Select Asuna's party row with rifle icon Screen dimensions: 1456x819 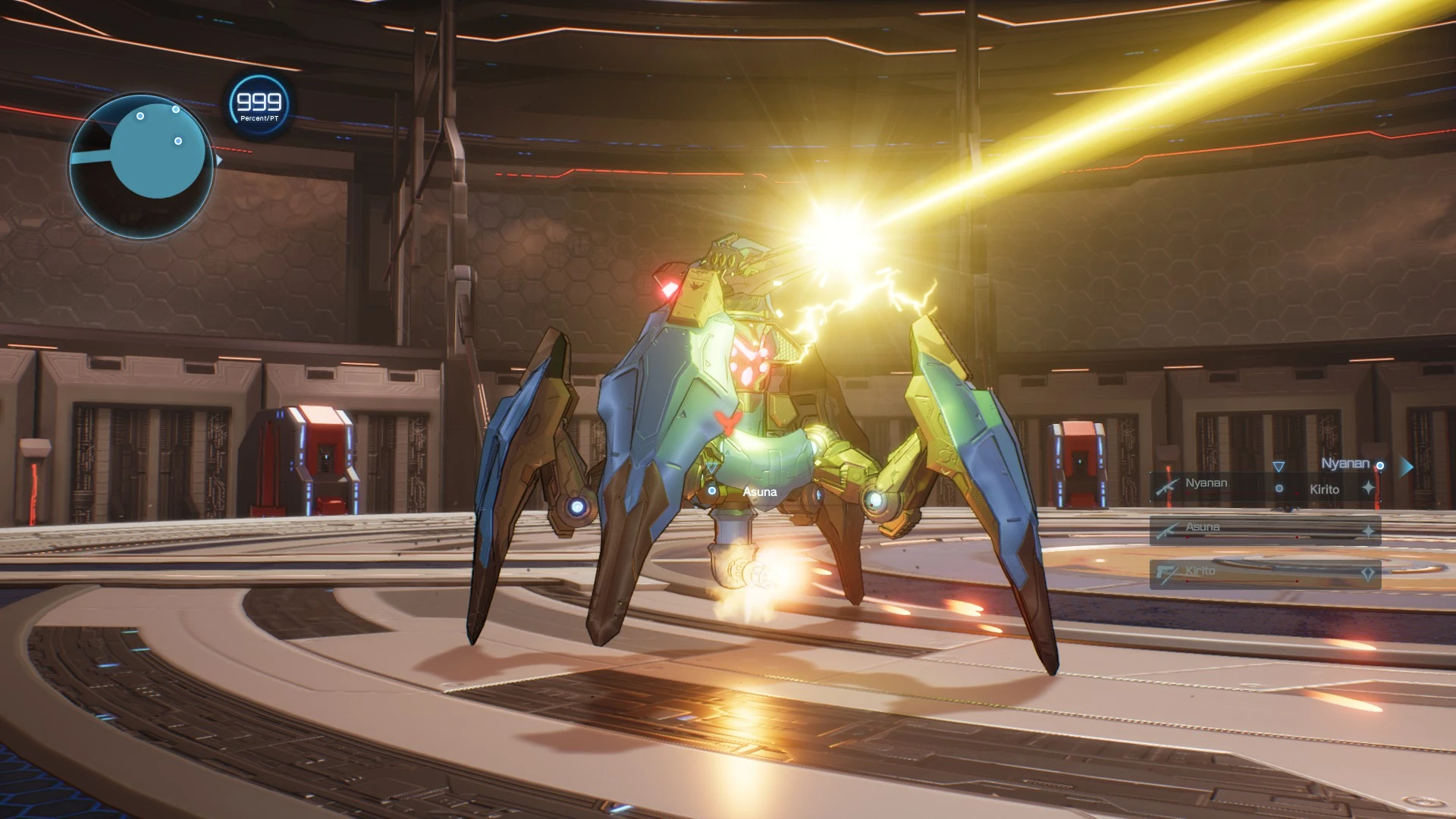pyautogui.click(x=1264, y=529)
